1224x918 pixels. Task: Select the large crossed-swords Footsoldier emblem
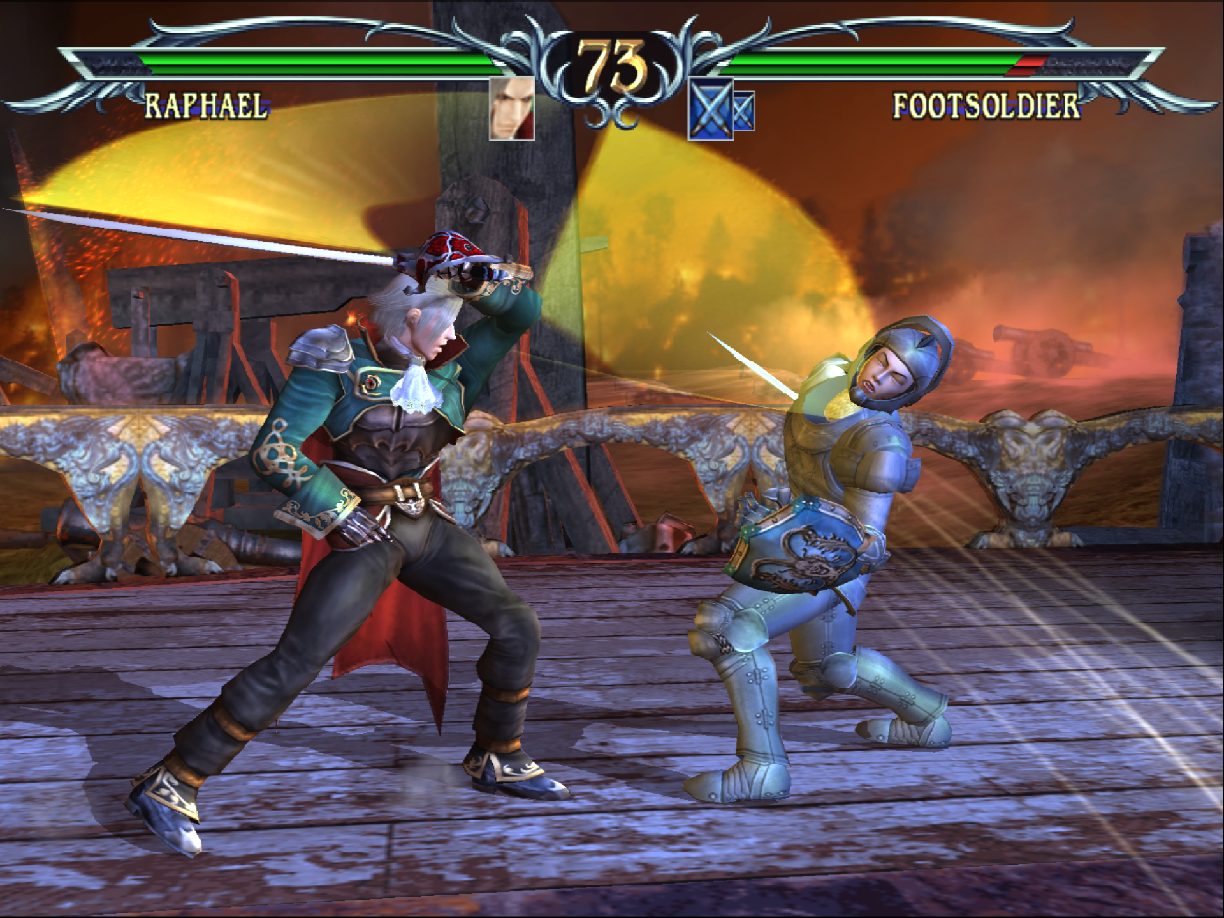point(710,109)
